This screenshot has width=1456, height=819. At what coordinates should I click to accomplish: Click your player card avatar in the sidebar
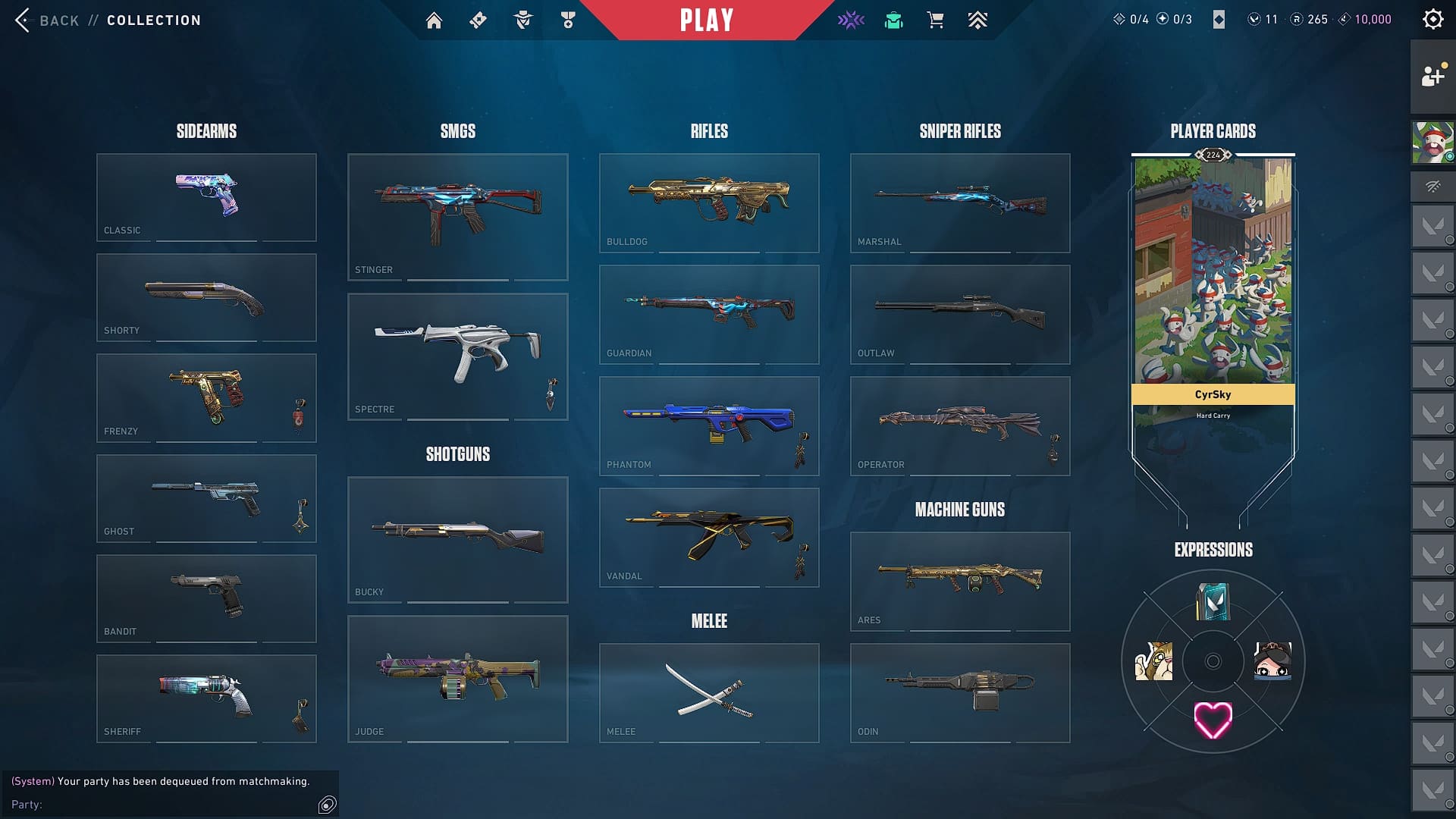(1432, 142)
